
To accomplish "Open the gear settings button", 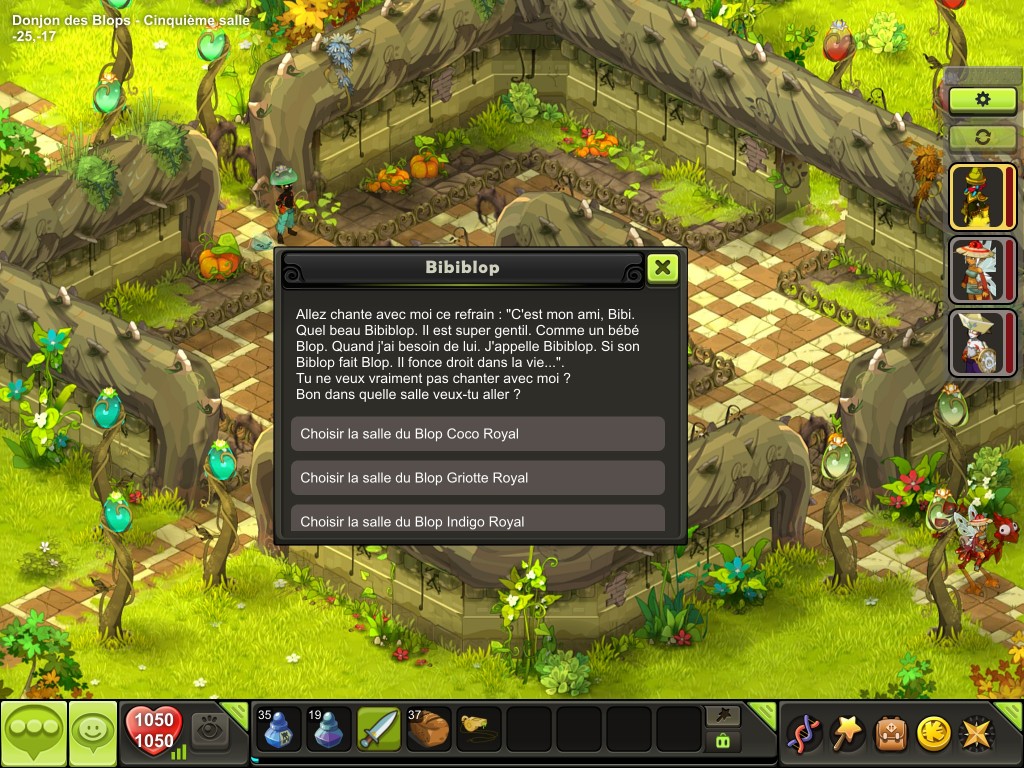I will pos(982,99).
